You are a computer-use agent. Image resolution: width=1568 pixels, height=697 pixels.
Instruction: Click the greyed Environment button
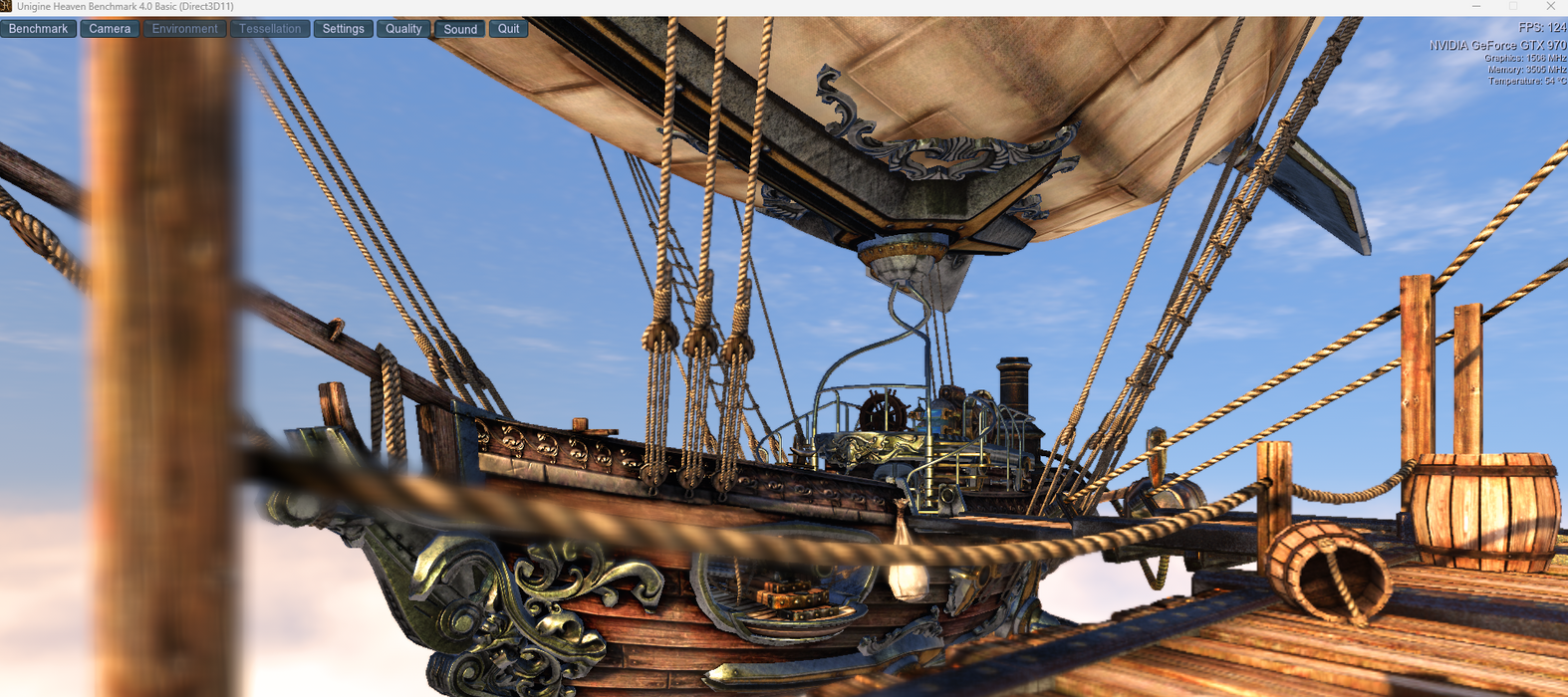pos(184,29)
